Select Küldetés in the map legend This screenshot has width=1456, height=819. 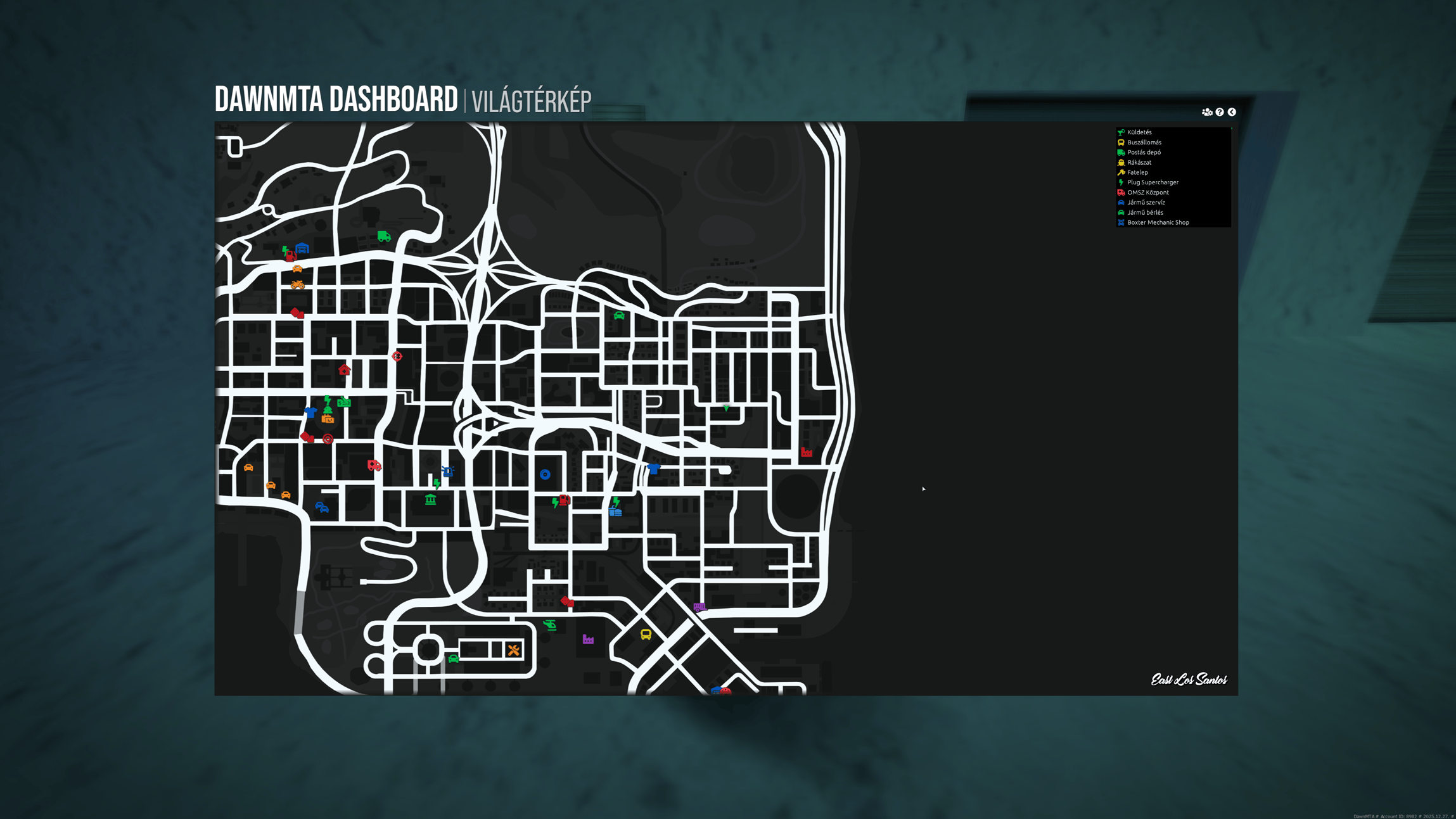[1139, 132]
